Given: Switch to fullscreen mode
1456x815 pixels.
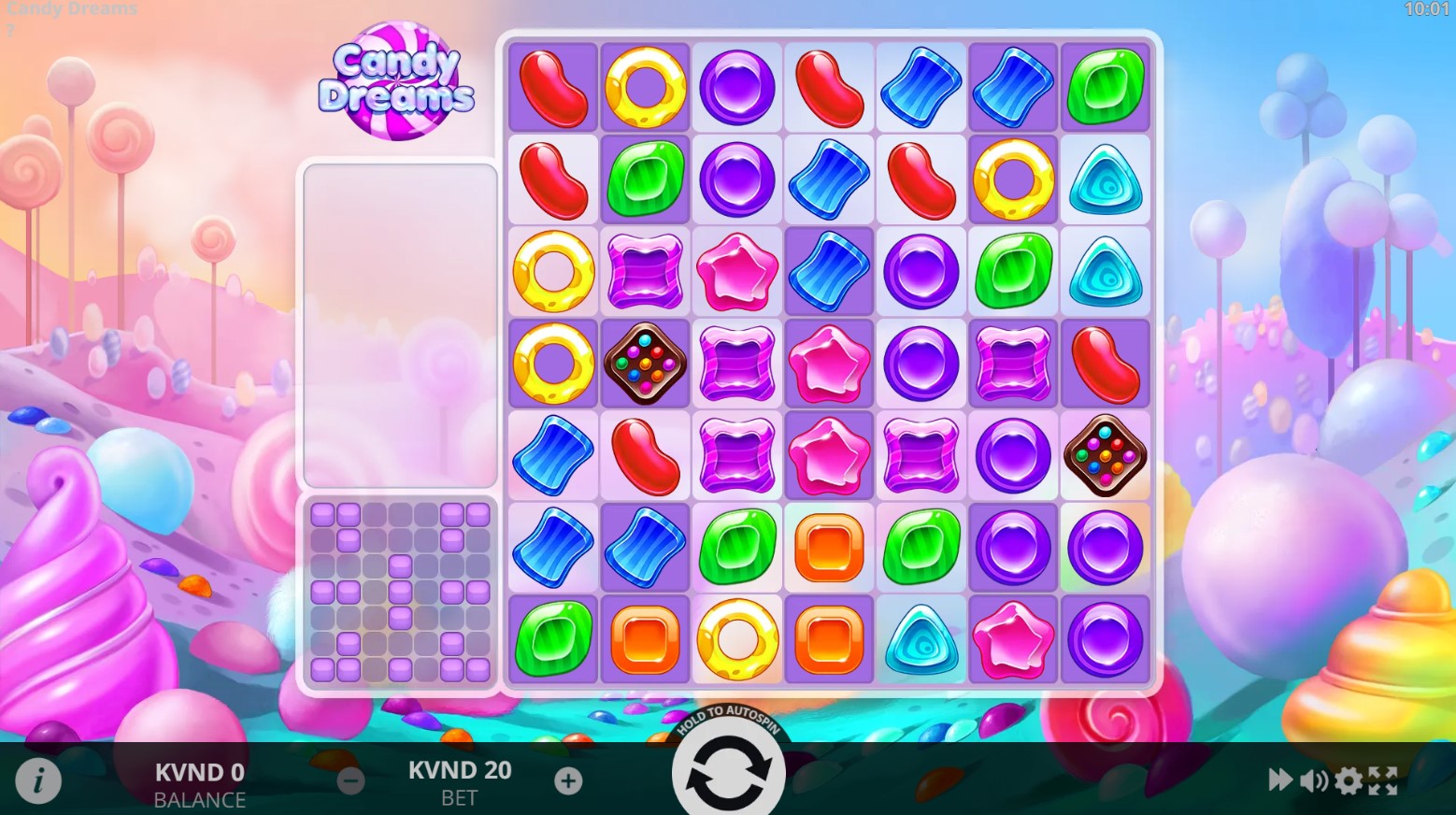Looking at the screenshot, I should pyautogui.click(x=1383, y=779).
